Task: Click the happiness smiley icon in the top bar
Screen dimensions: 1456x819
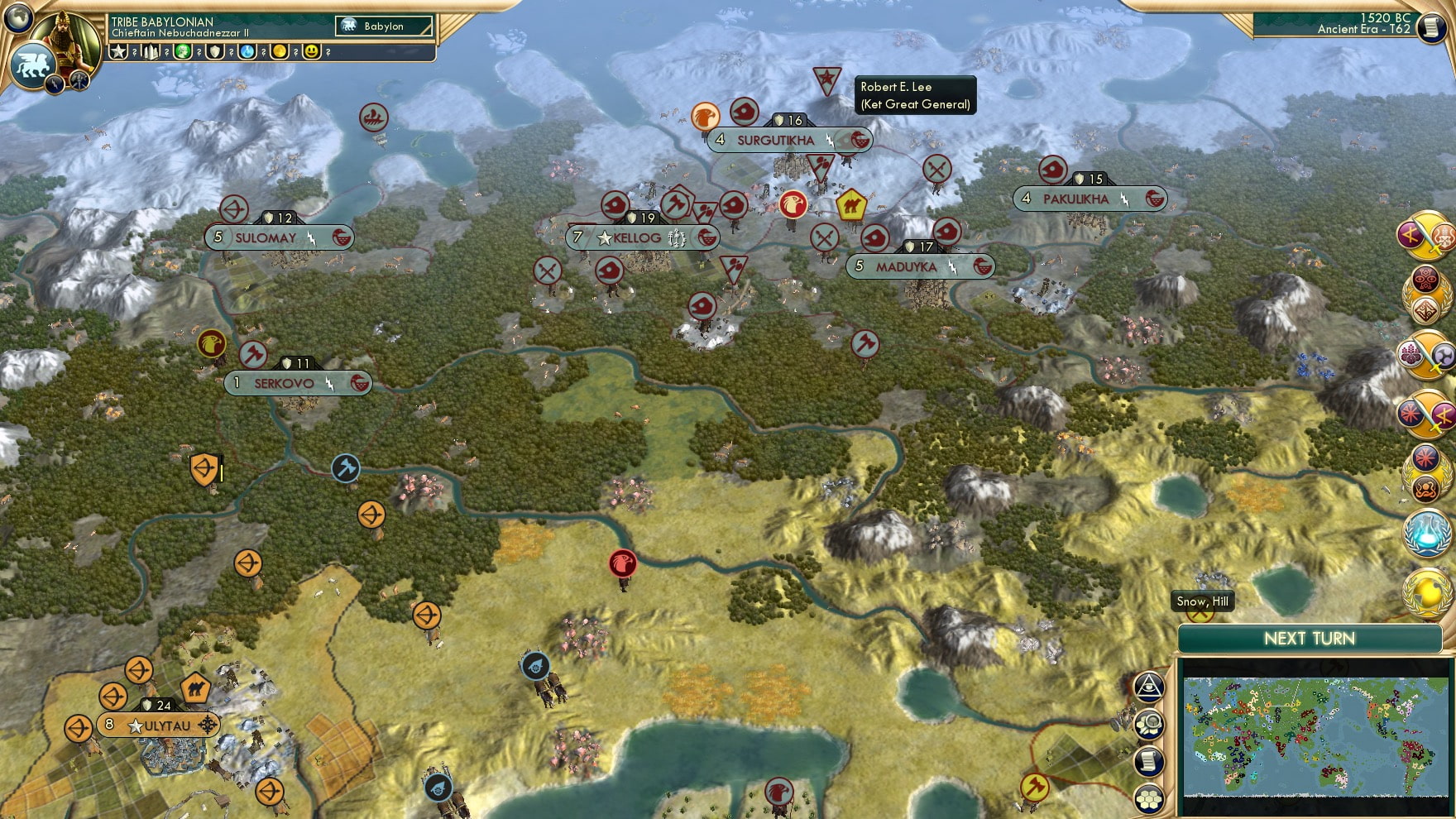Action: tap(312, 52)
